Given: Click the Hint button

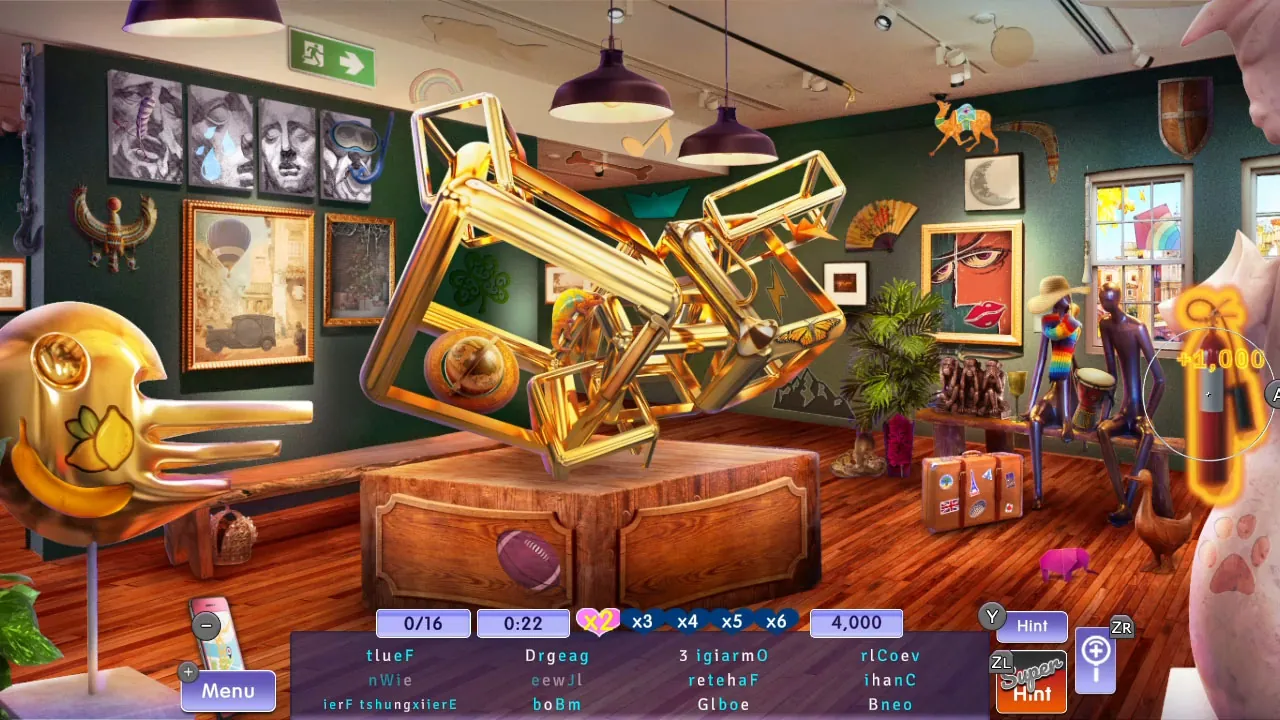Looking at the screenshot, I should click(x=1032, y=626).
